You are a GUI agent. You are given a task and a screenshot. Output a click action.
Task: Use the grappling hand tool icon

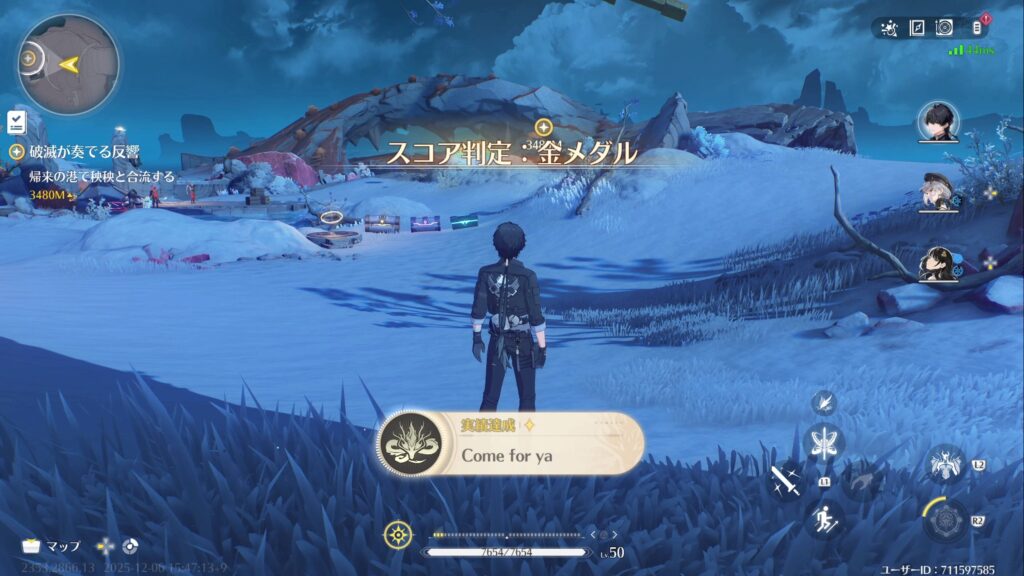tap(861, 482)
